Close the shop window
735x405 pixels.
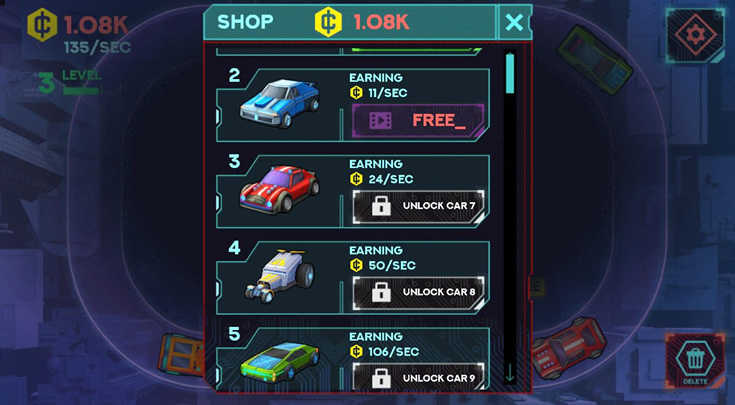point(514,22)
